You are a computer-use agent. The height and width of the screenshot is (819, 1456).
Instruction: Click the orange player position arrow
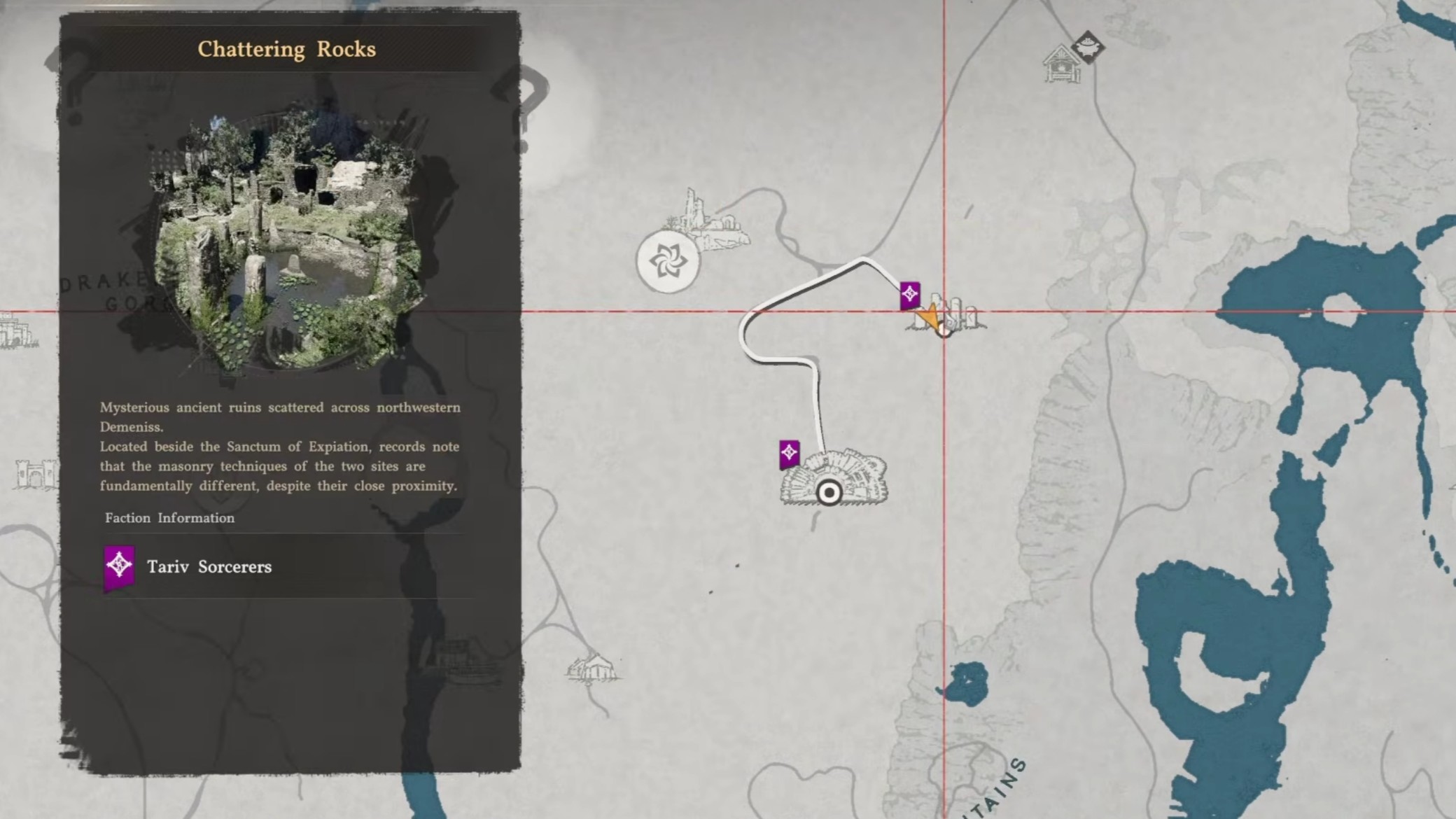coord(930,318)
